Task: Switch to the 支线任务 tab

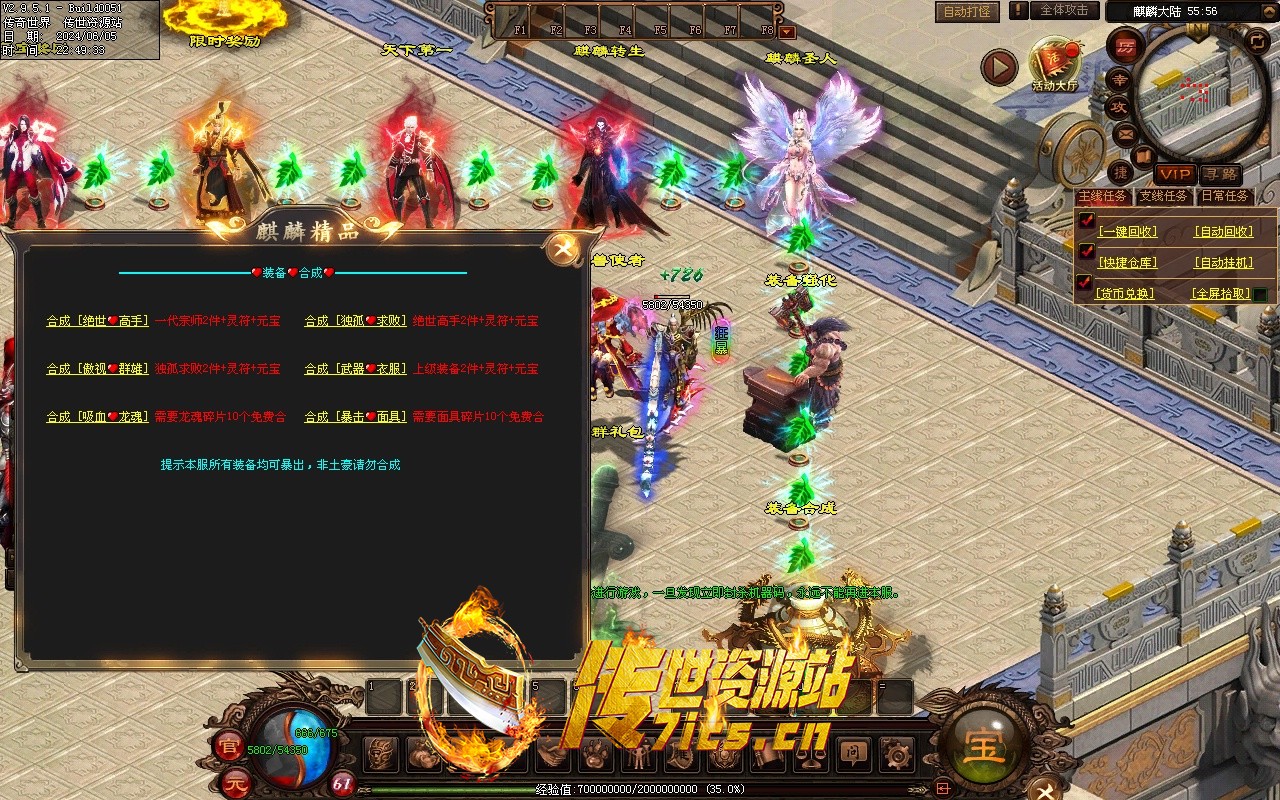Action: [1165, 197]
